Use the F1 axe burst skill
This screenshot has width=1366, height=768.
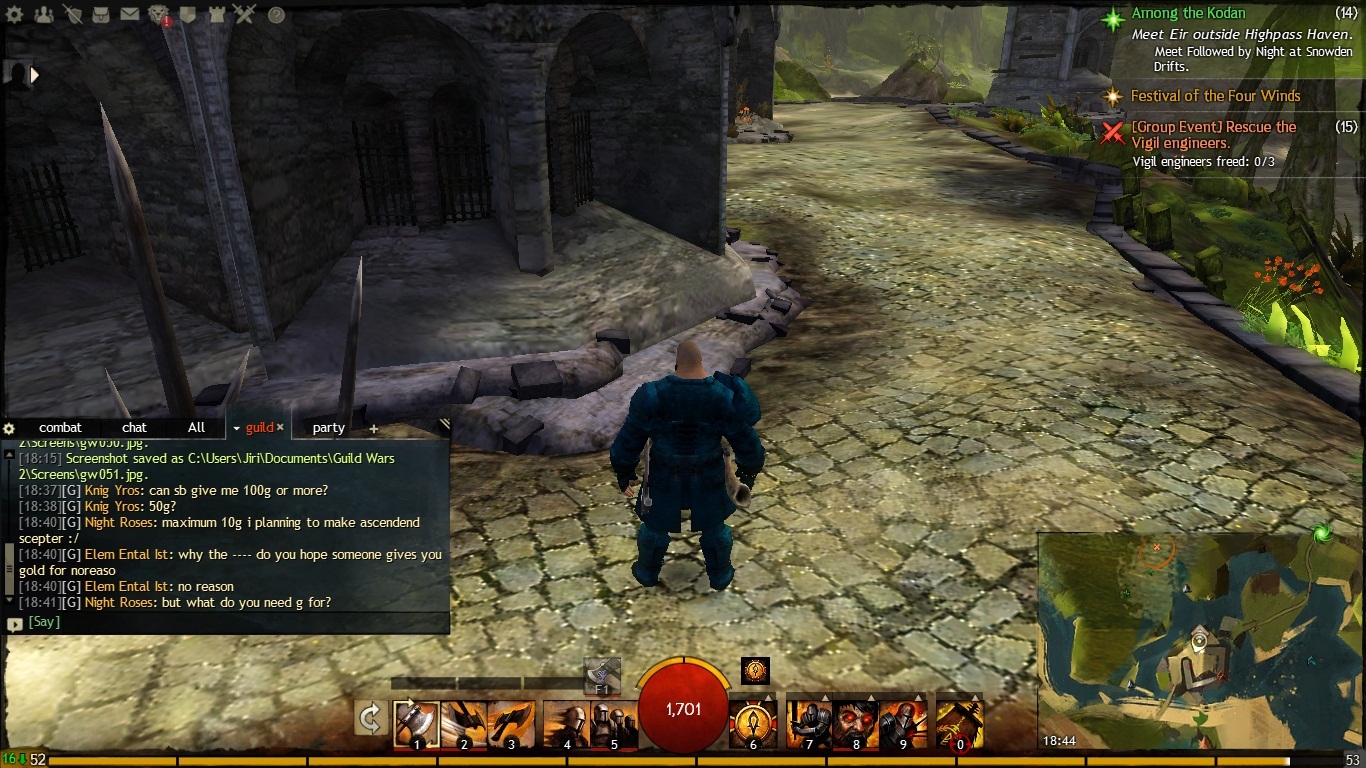tap(602, 676)
